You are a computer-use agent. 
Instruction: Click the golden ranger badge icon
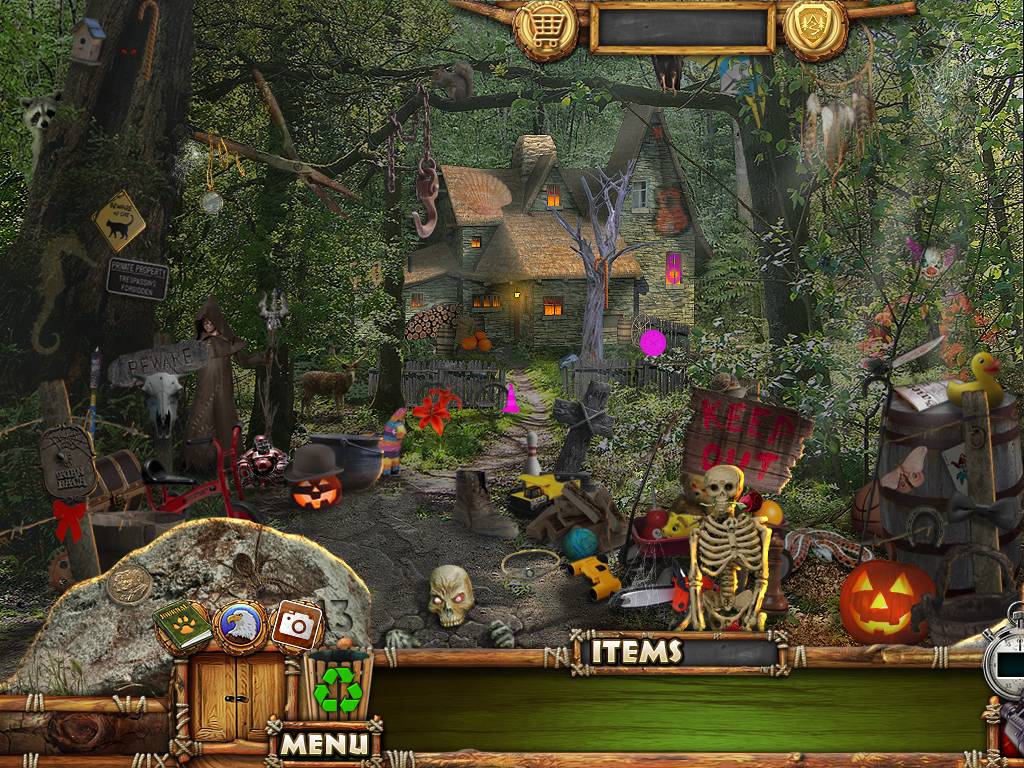[815, 27]
